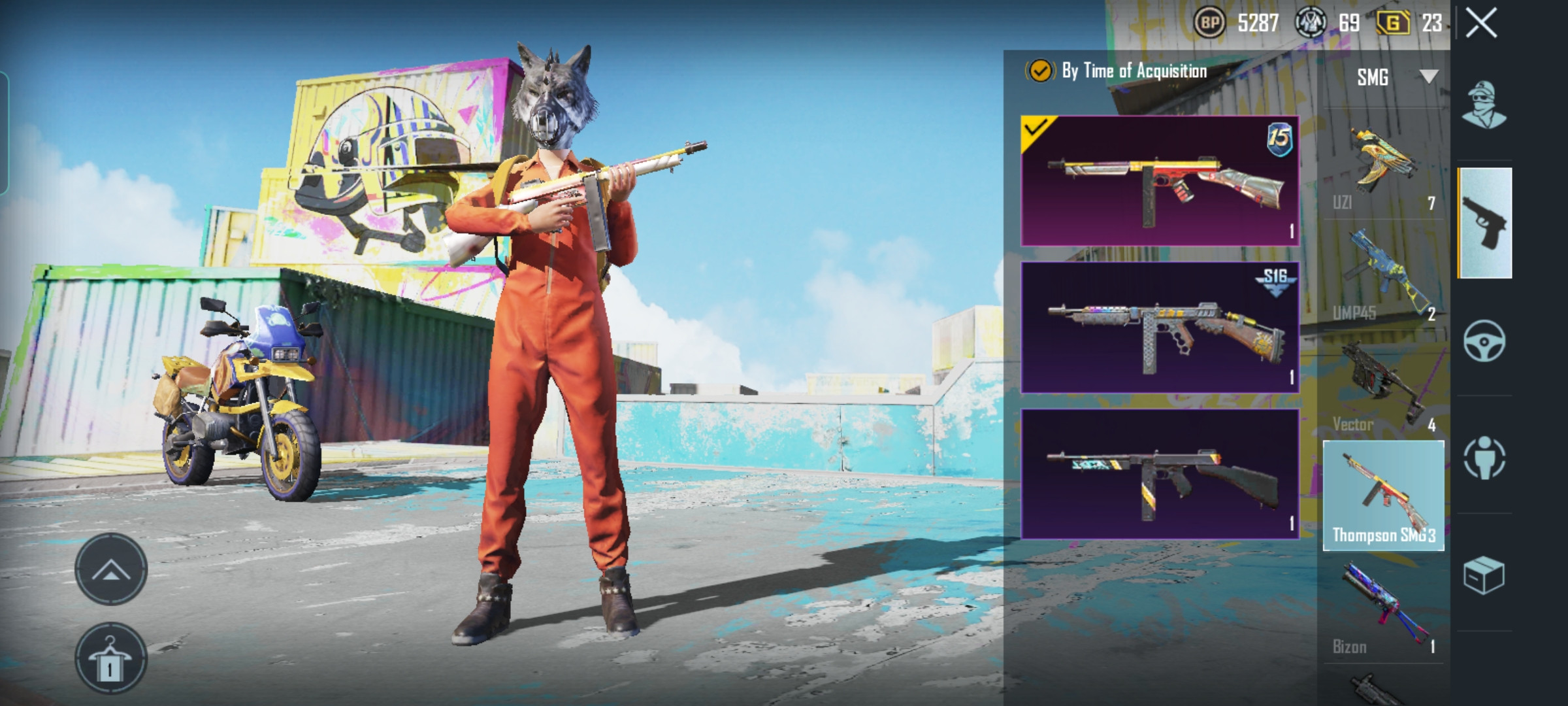
Task: Open the steering wheel vehicles tab
Action: coord(1484,341)
